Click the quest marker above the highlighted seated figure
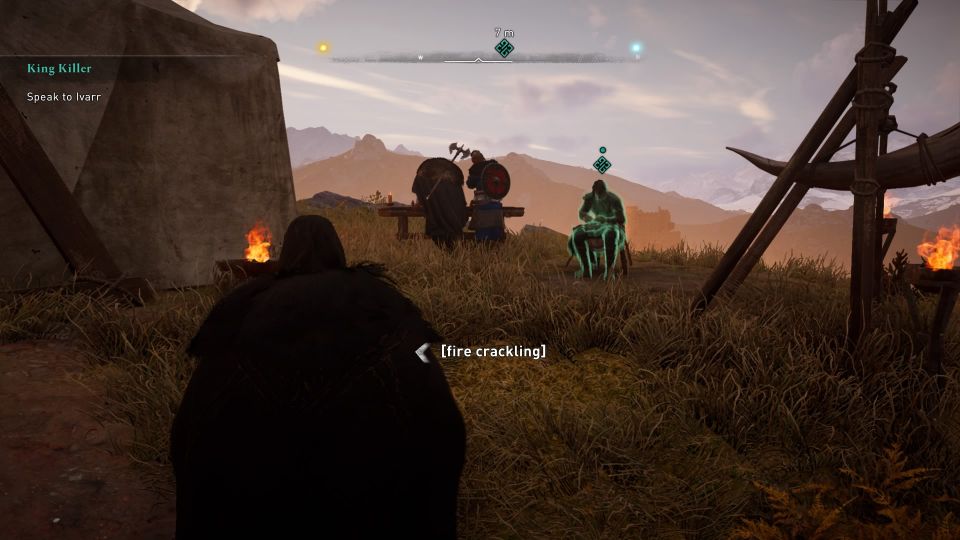Screen dimensions: 960x540 click(x=601, y=163)
